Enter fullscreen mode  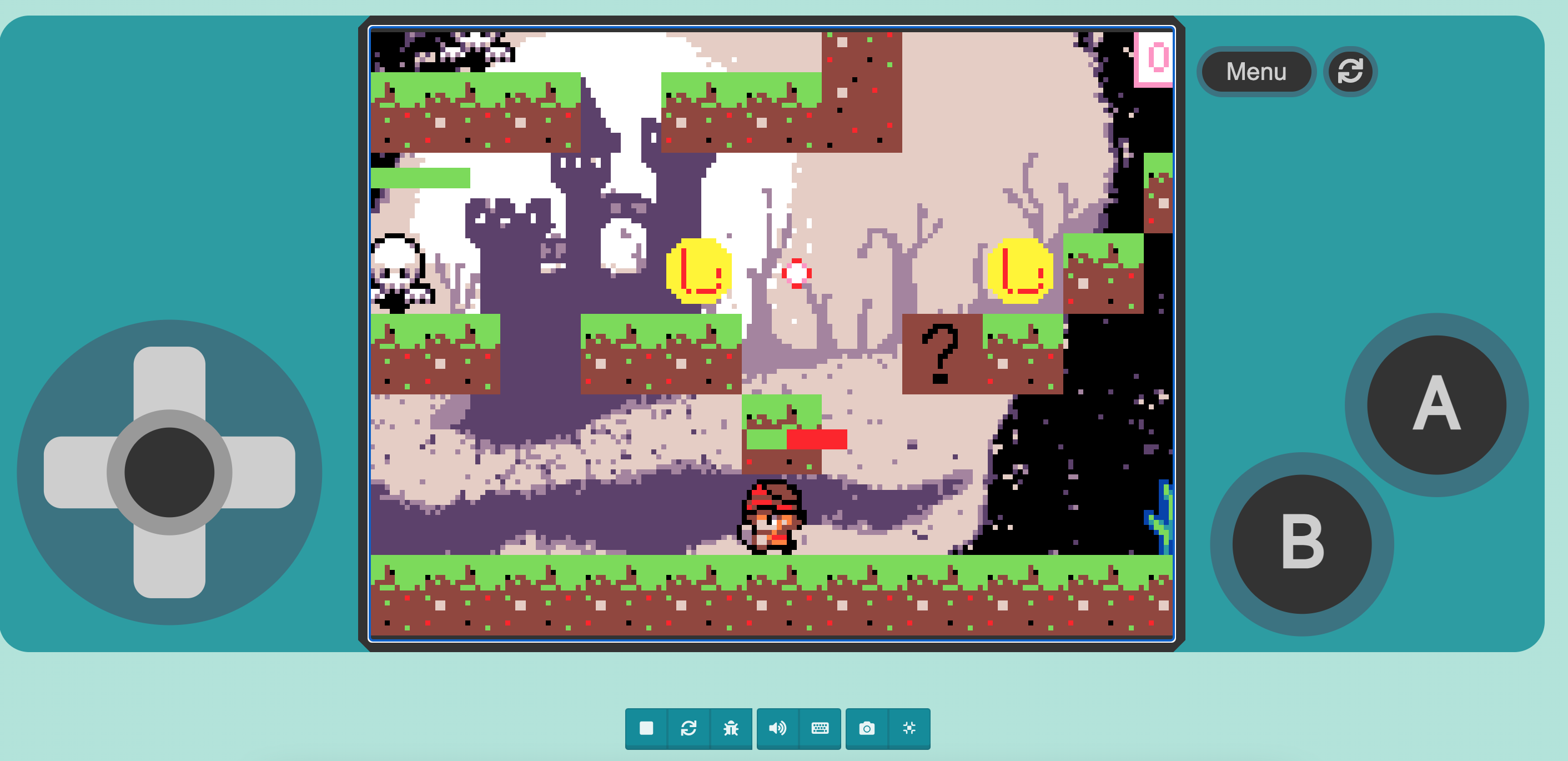point(909,728)
